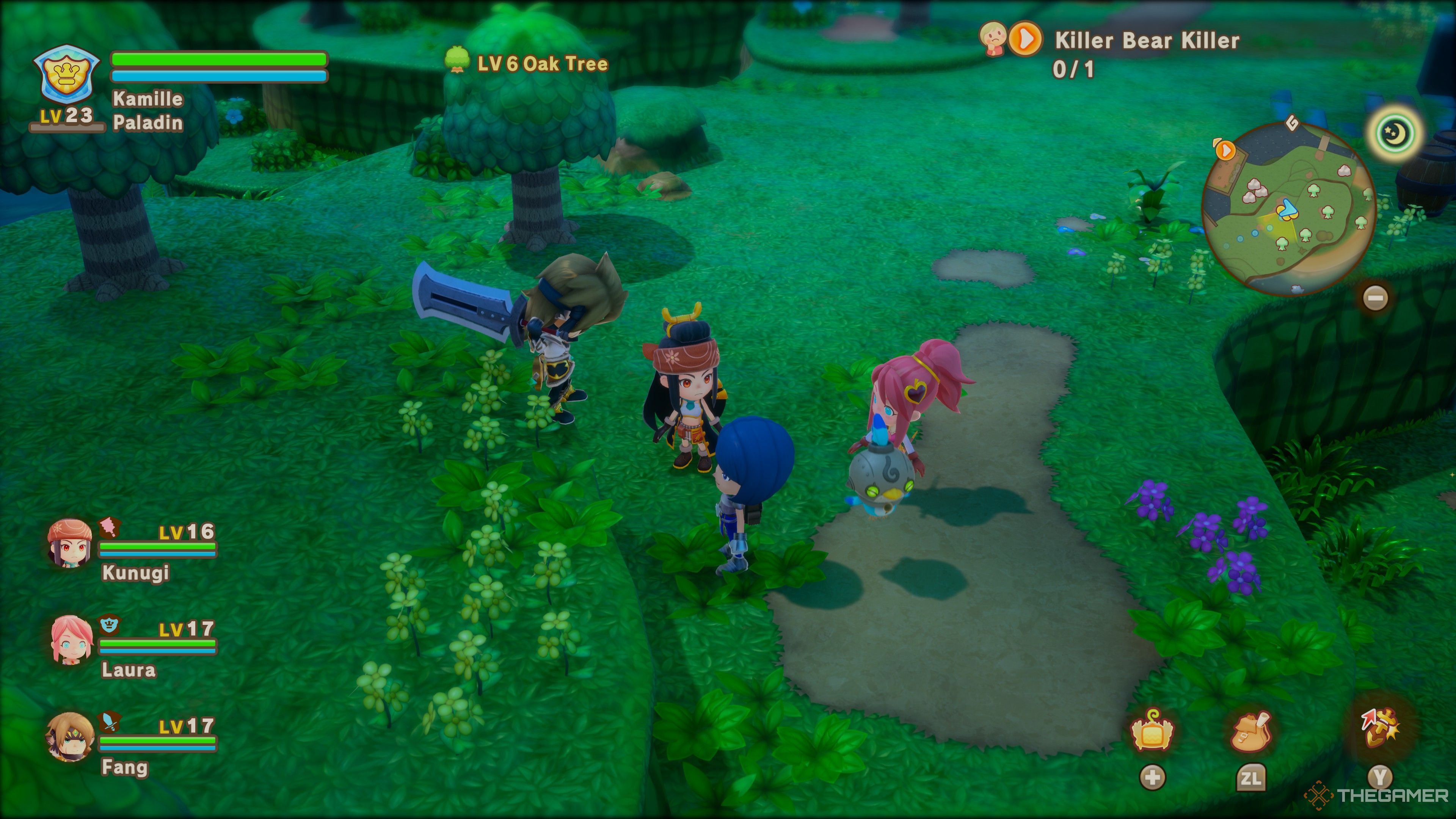Select Fang's party portrait
This screenshot has height=819, width=1456.
coord(70,737)
